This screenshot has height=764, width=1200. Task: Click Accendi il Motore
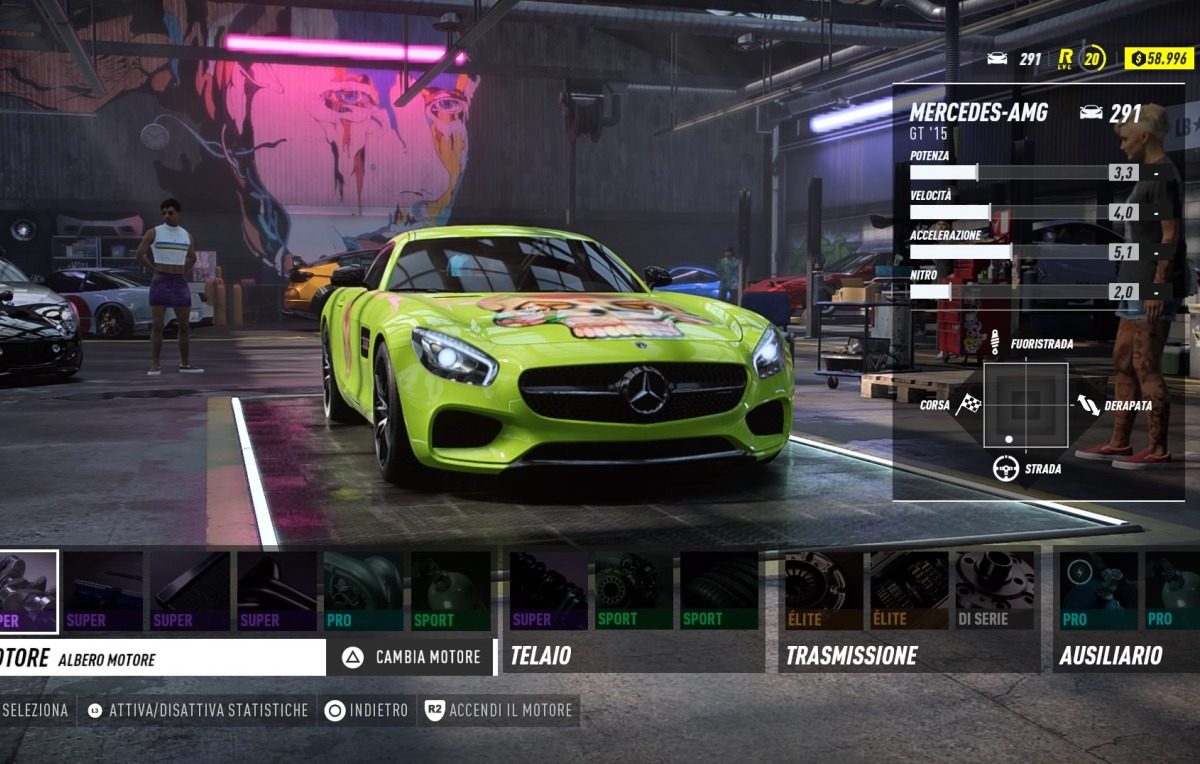coord(499,710)
